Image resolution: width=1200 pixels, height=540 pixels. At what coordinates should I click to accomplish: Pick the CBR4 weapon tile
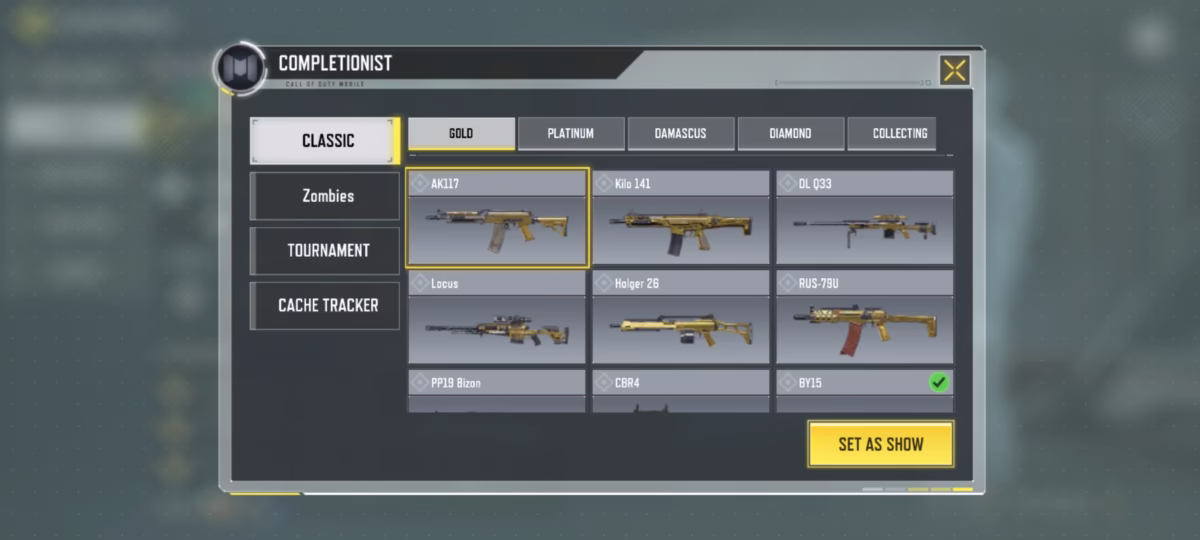click(681, 391)
